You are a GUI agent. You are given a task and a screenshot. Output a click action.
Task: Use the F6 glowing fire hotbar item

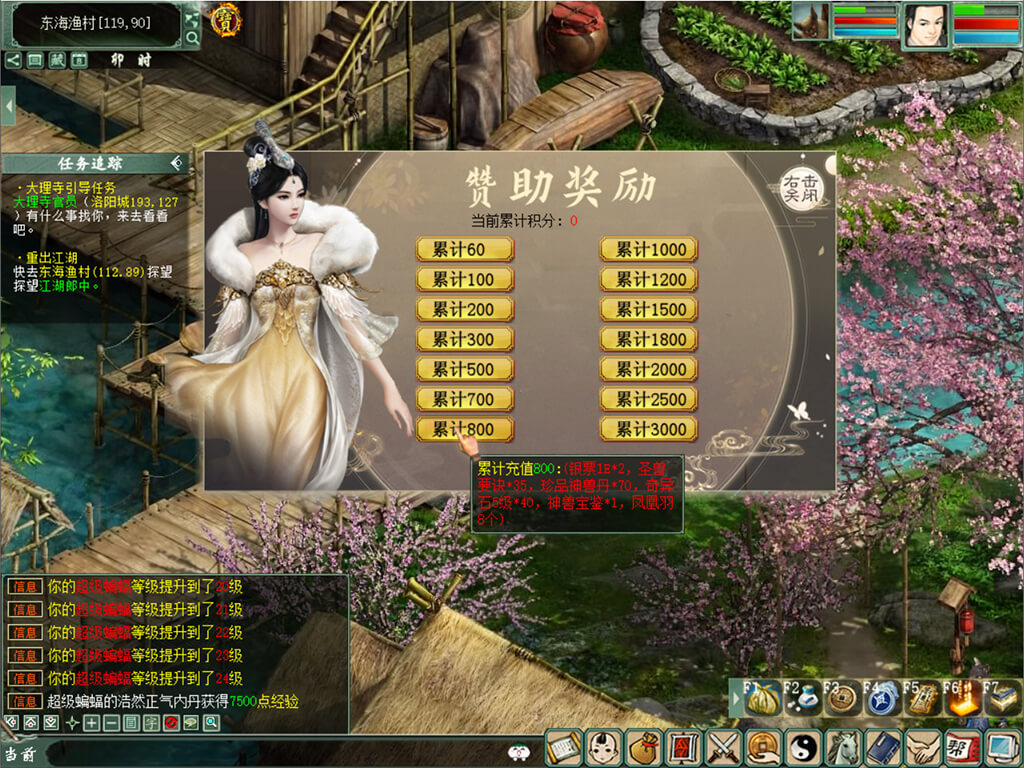962,698
